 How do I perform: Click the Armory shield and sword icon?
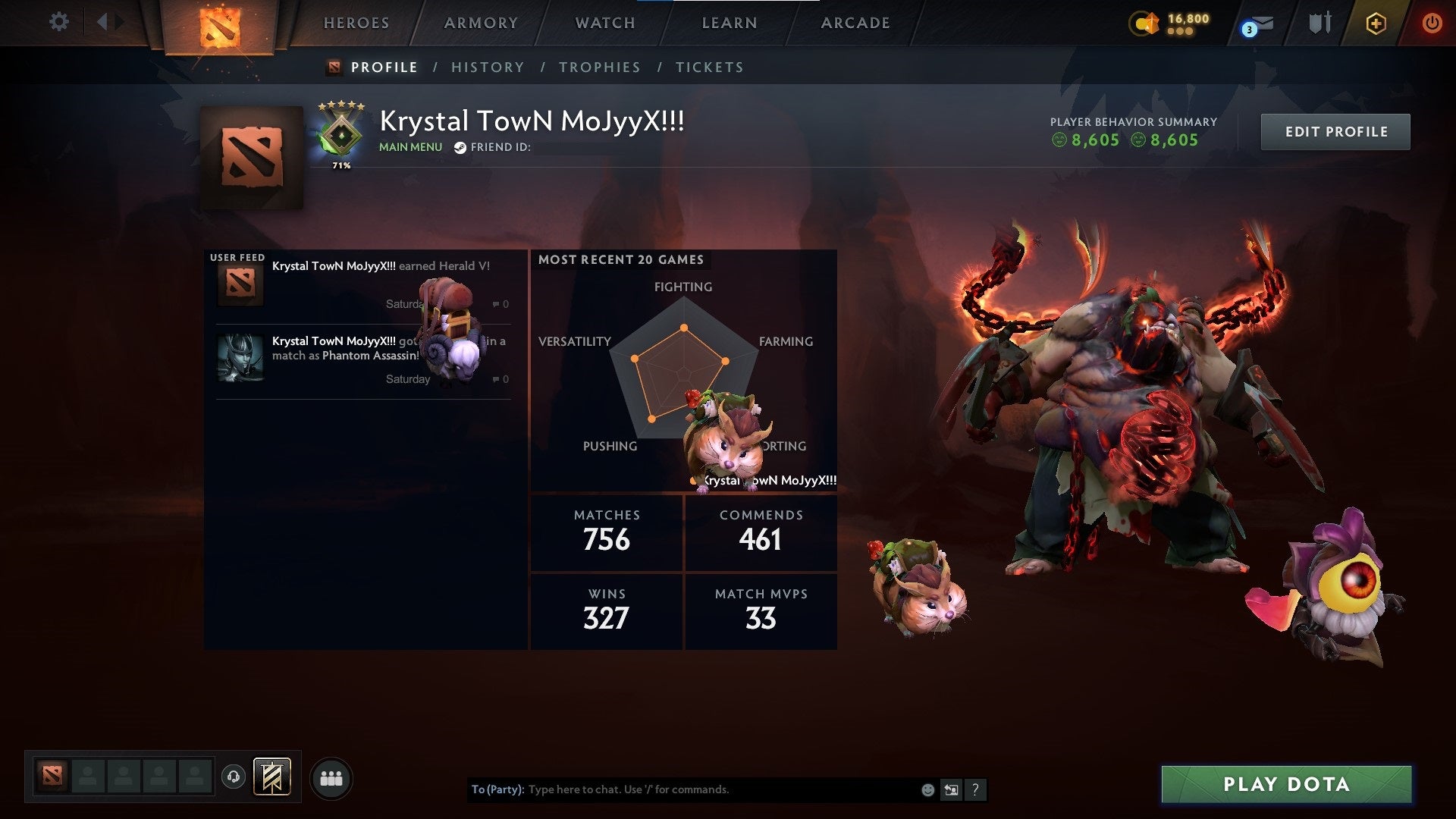tap(1320, 23)
